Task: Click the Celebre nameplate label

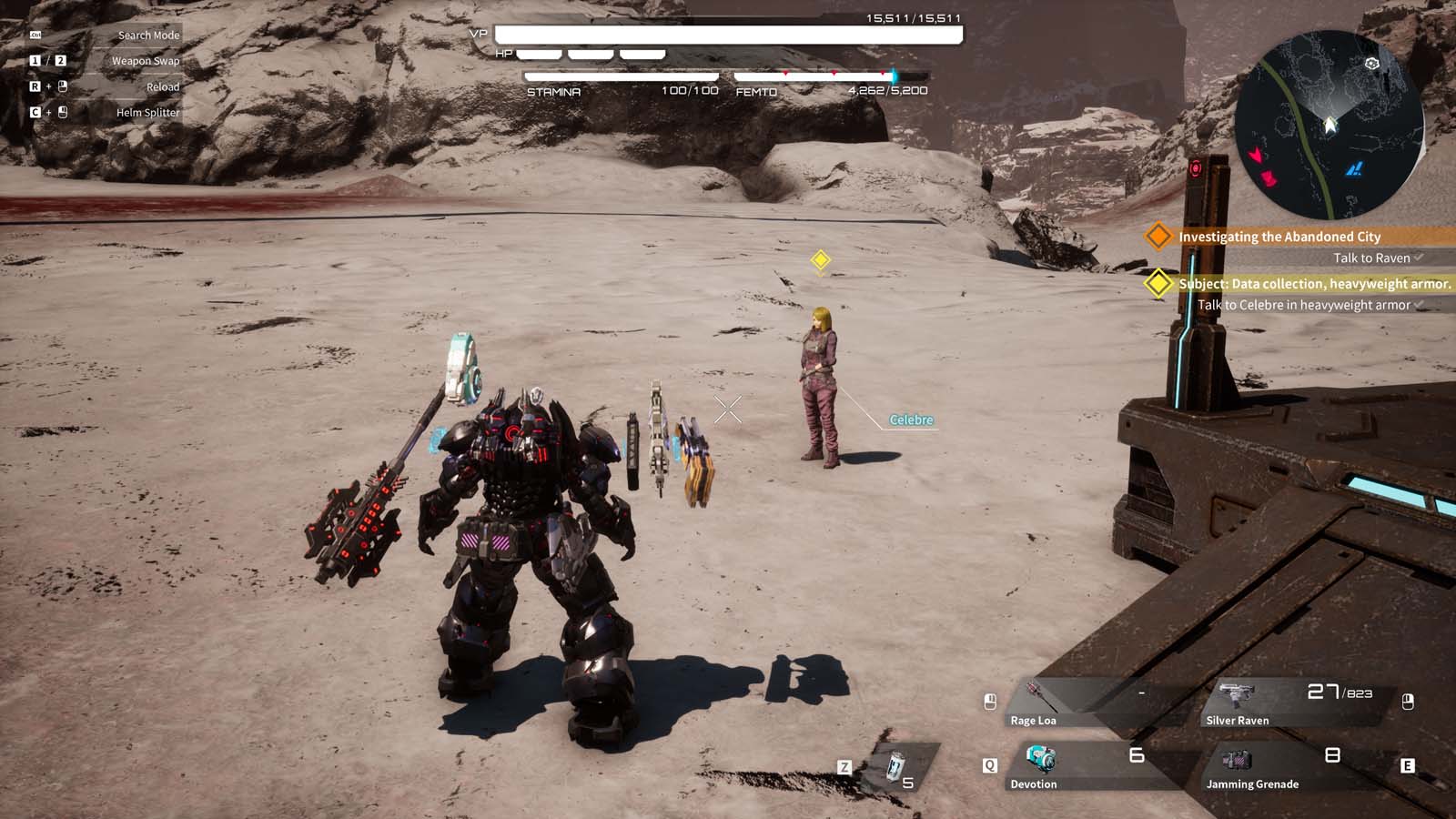Action: coord(910,420)
